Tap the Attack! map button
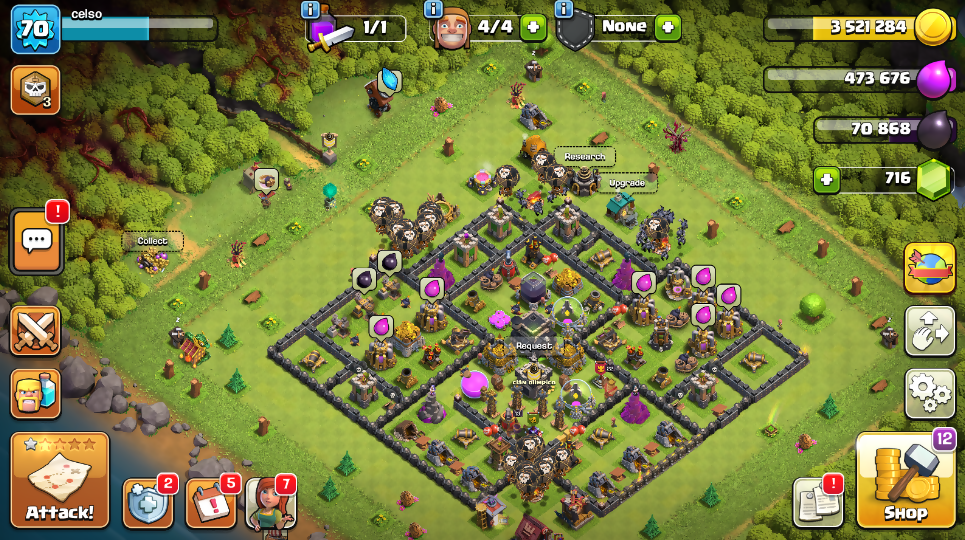Screen dimensions: 965x540 (60, 480)
